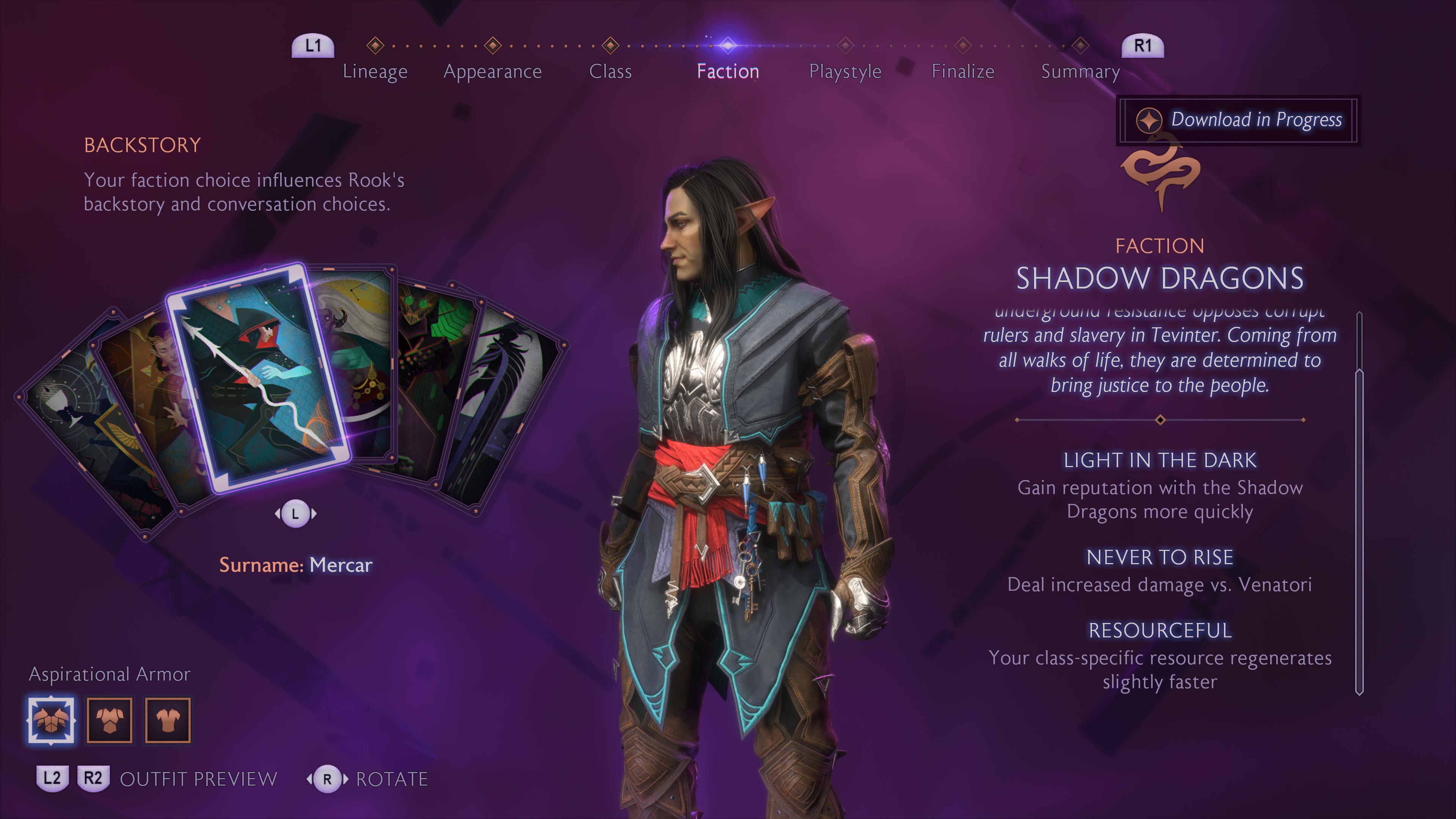Switch to the Playstyle tab
This screenshot has width=1456, height=819.
845,71
